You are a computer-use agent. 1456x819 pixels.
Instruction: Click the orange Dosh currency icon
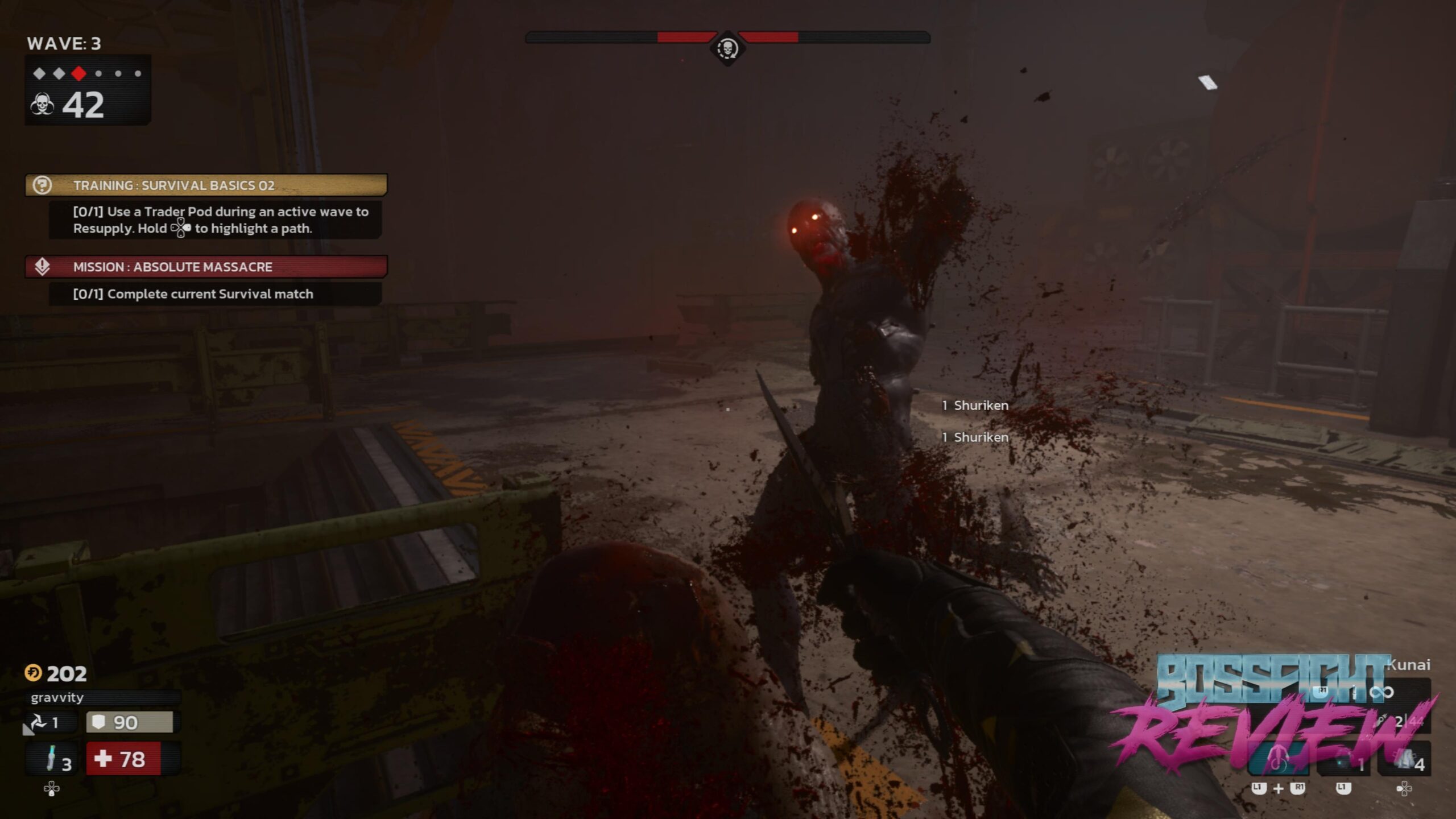tap(33, 673)
